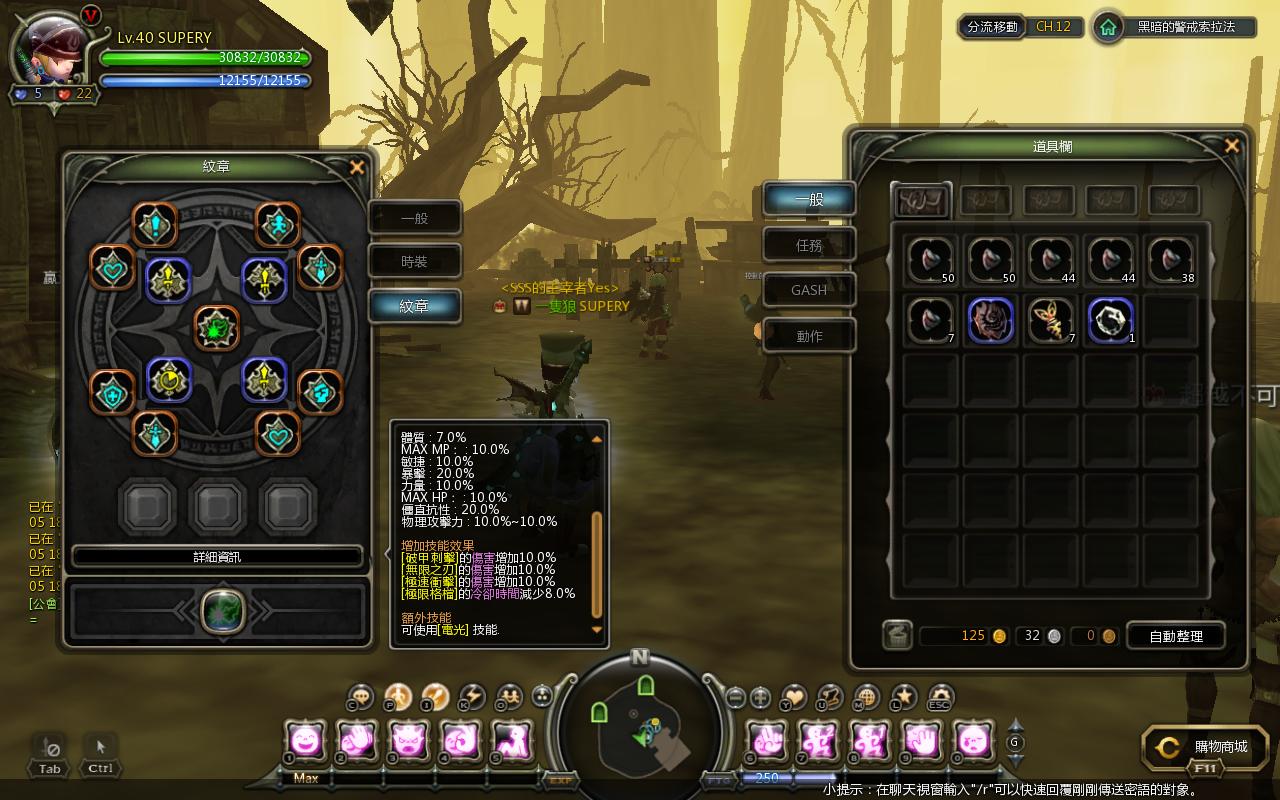
Task: Close the 紋章 crest window
Action: (x=357, y=168)
